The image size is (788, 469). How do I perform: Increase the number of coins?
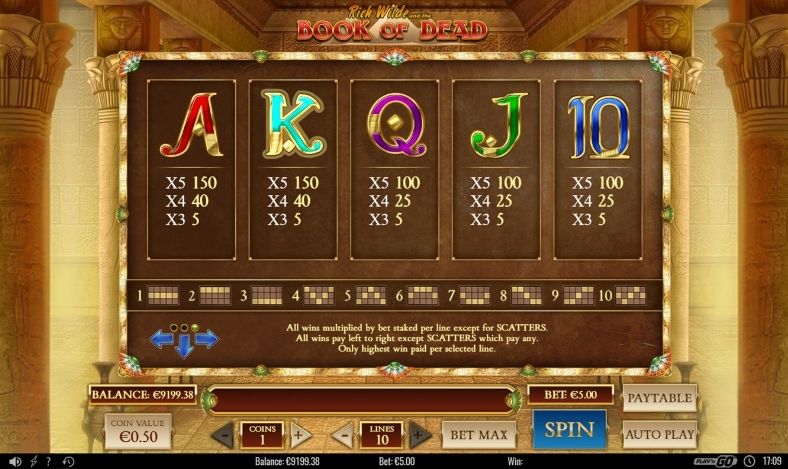[x=298, y=435]
